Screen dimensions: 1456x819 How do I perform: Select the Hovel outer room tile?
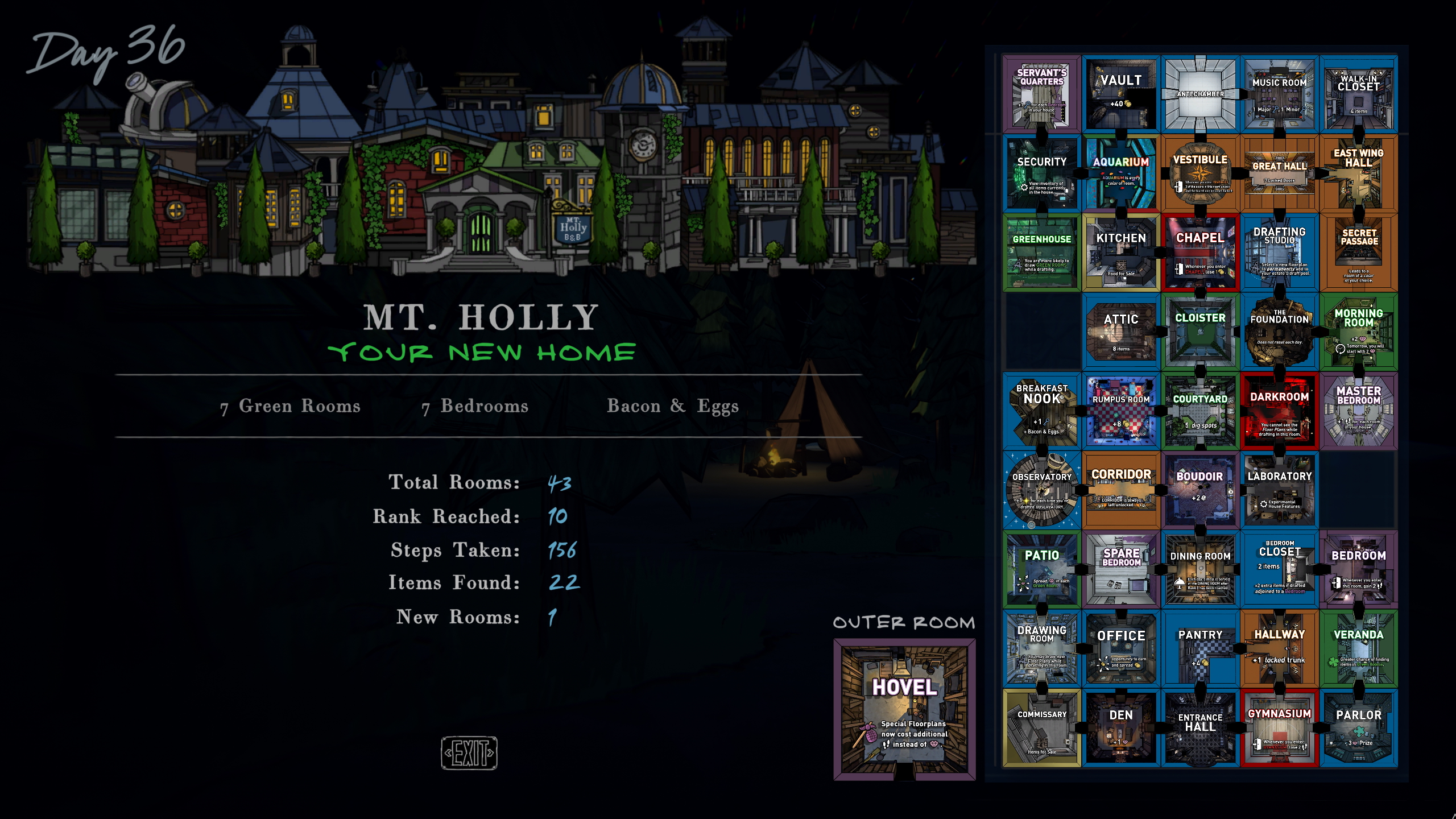[x=904, y=709]
